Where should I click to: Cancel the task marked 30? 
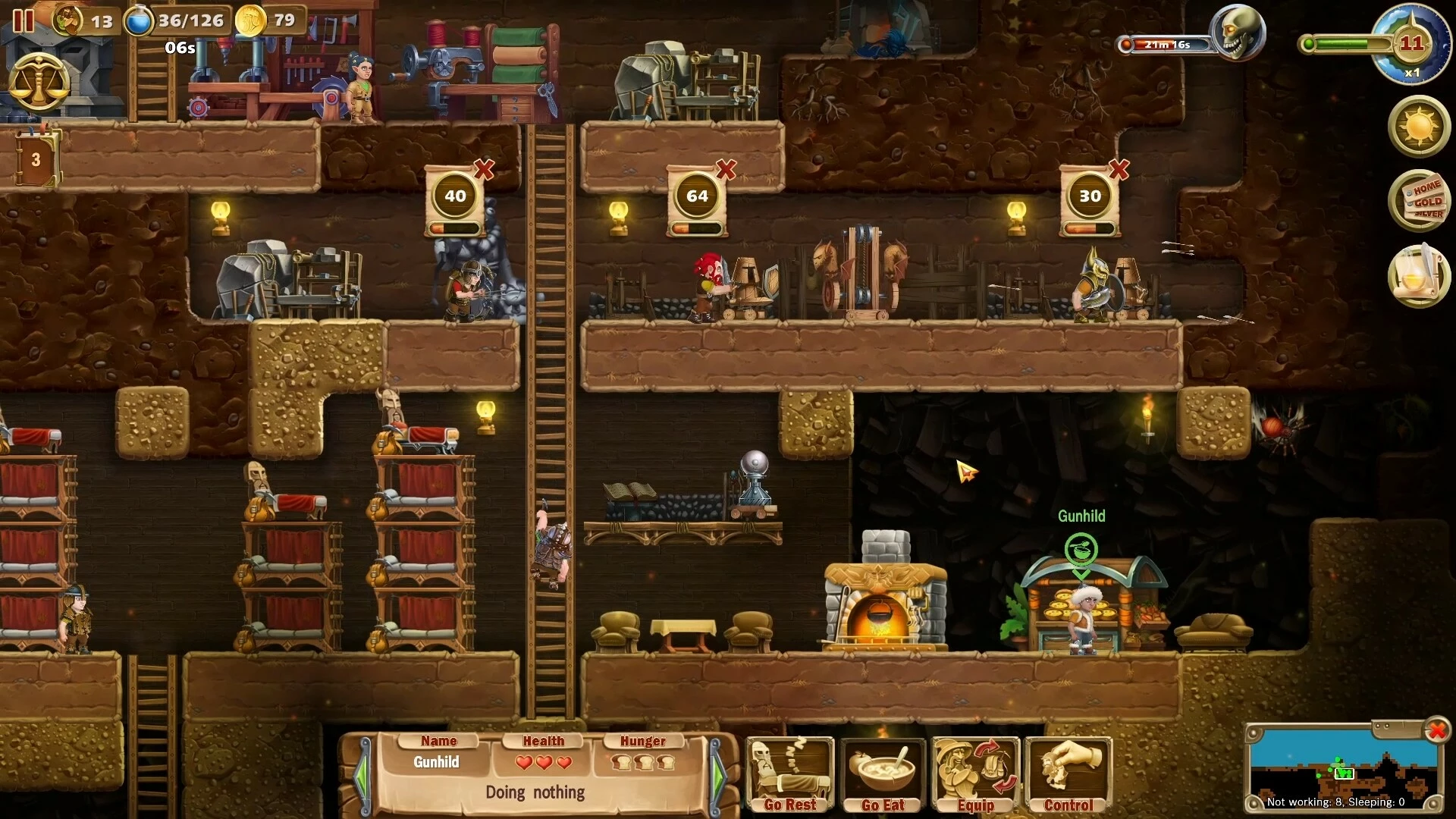tap(1119, 169)
